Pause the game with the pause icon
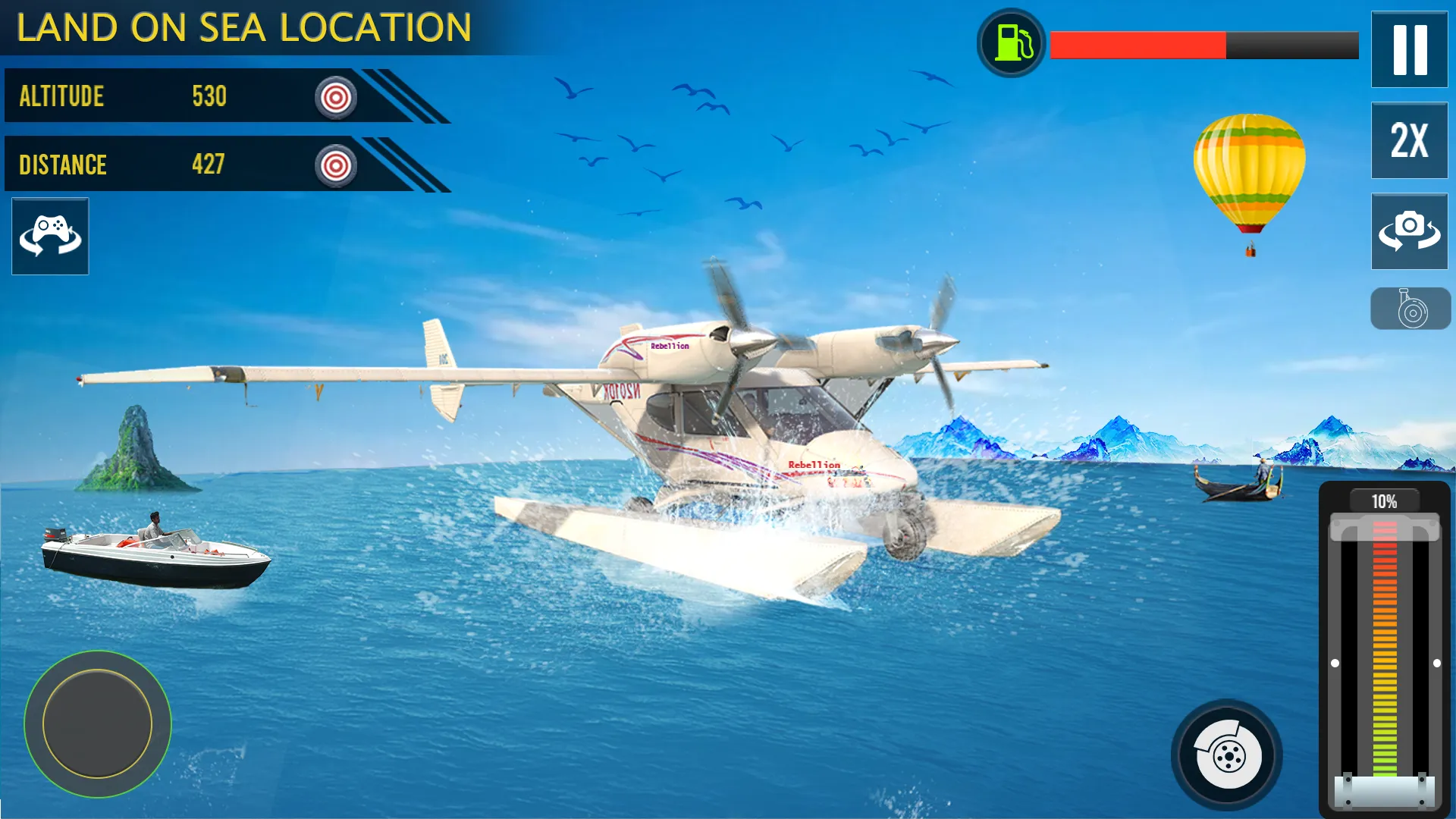This screenshot has width=1456, height=819. 1410,48
